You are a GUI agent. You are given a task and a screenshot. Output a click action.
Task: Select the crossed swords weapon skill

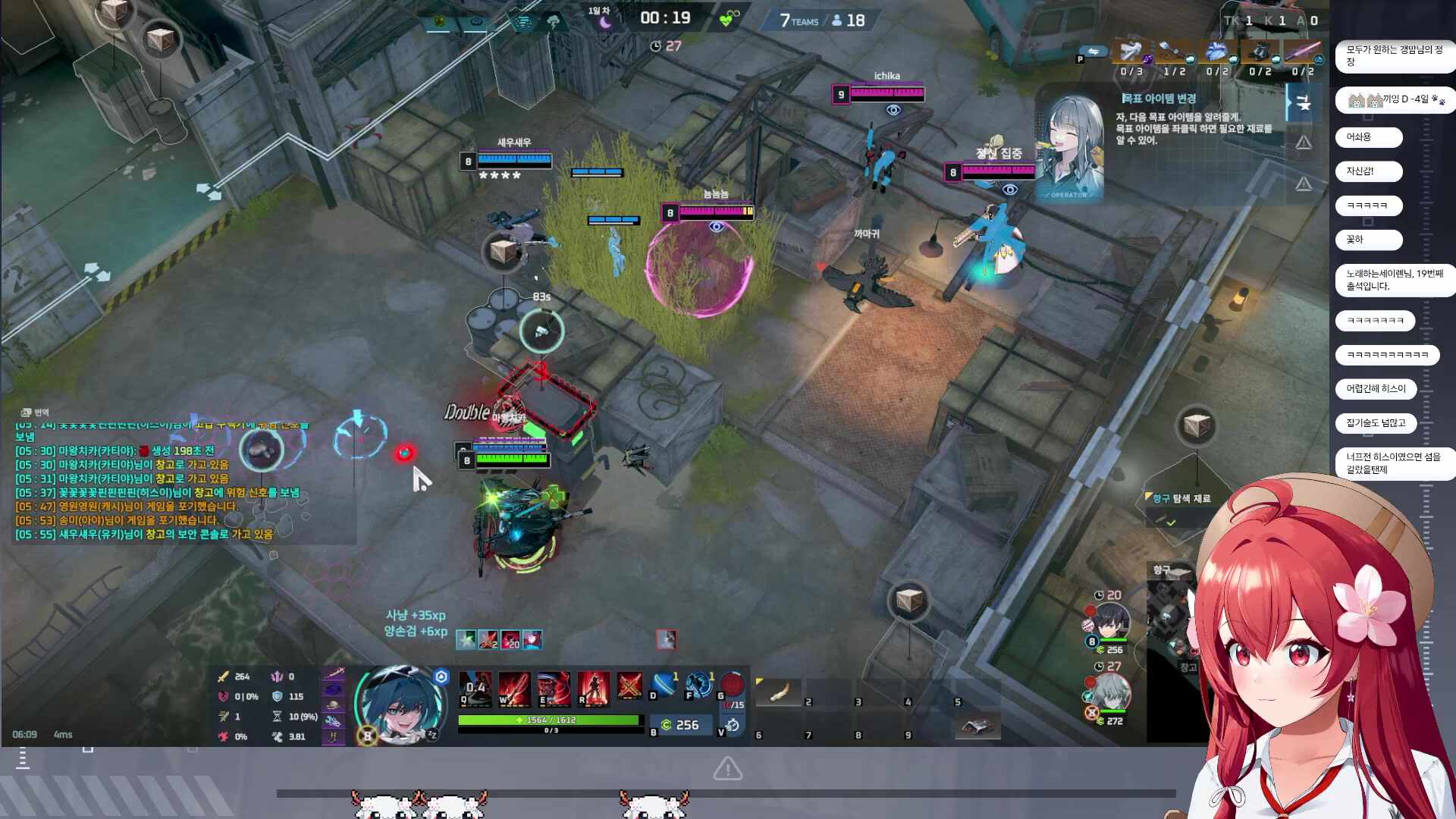(629, 686)
